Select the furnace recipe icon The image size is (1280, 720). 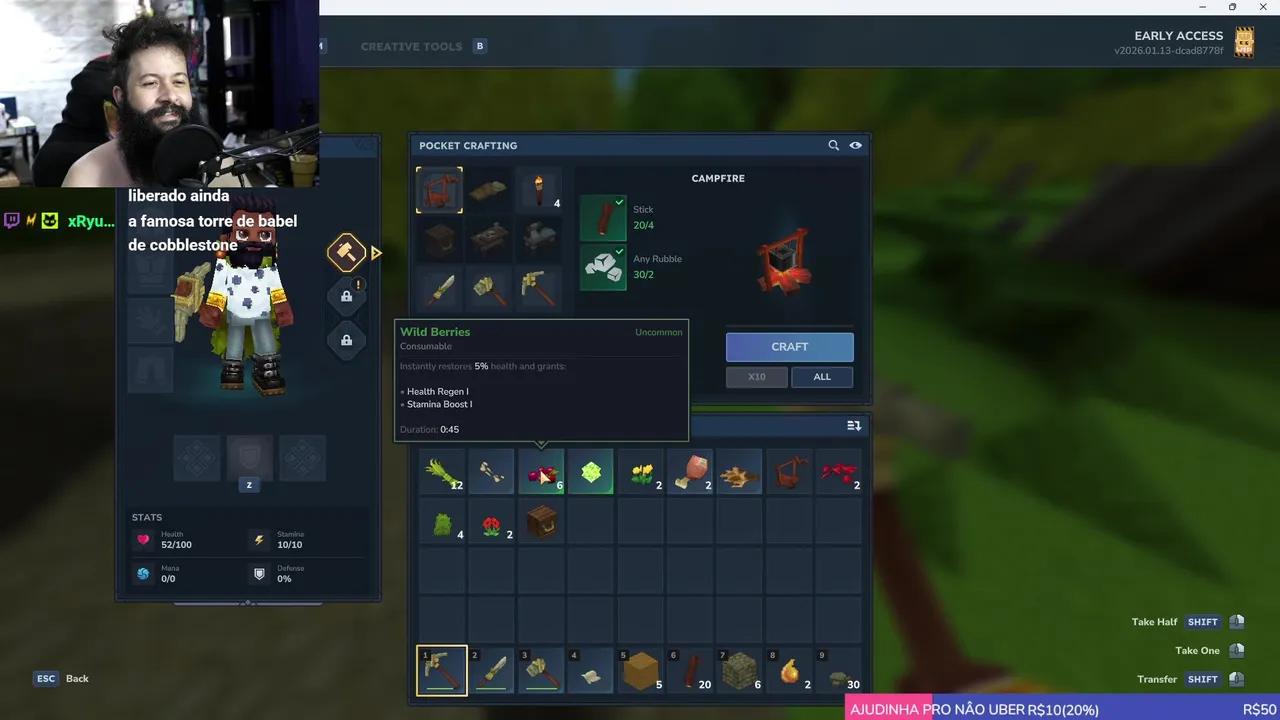click(439, 238)
